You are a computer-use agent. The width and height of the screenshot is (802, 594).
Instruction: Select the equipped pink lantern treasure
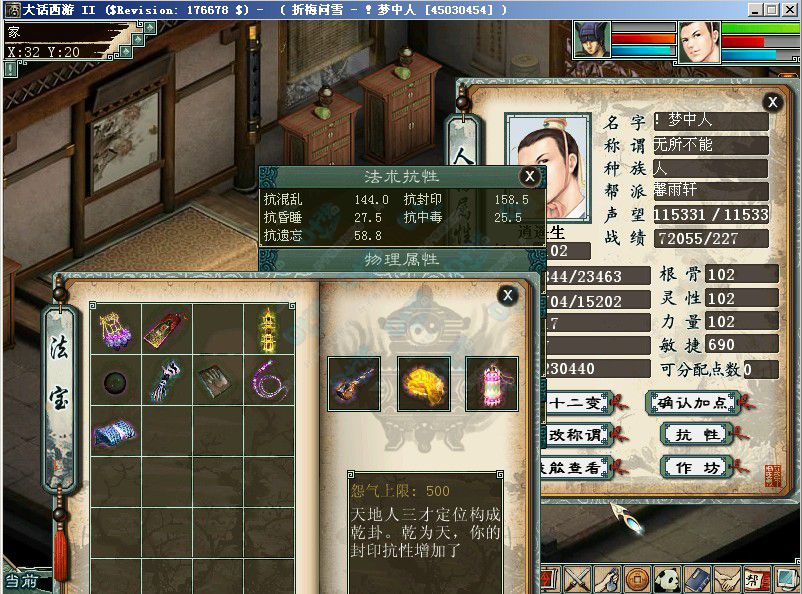[x=491, y=383]
